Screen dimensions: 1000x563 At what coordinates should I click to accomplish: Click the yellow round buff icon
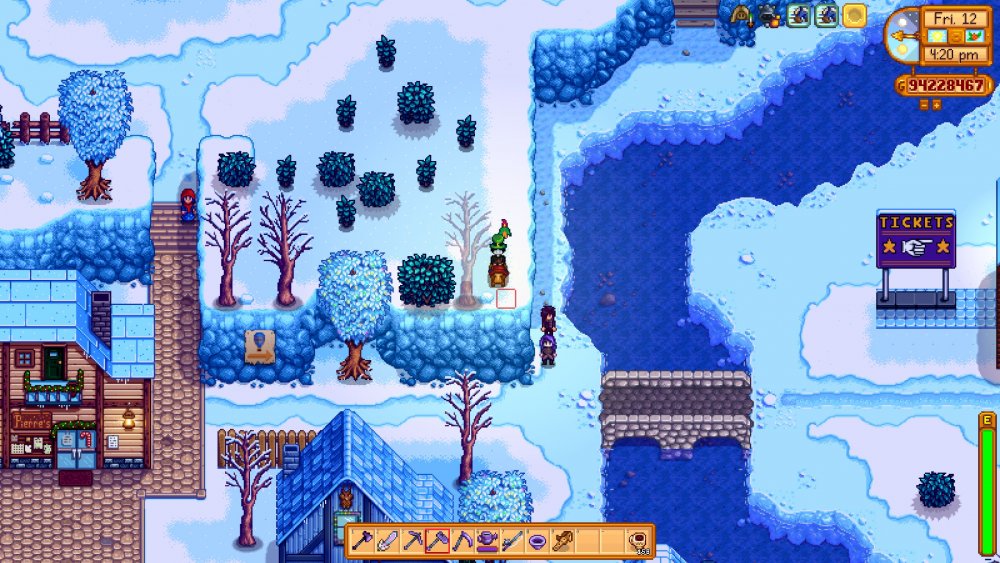[x=854, y=15]
